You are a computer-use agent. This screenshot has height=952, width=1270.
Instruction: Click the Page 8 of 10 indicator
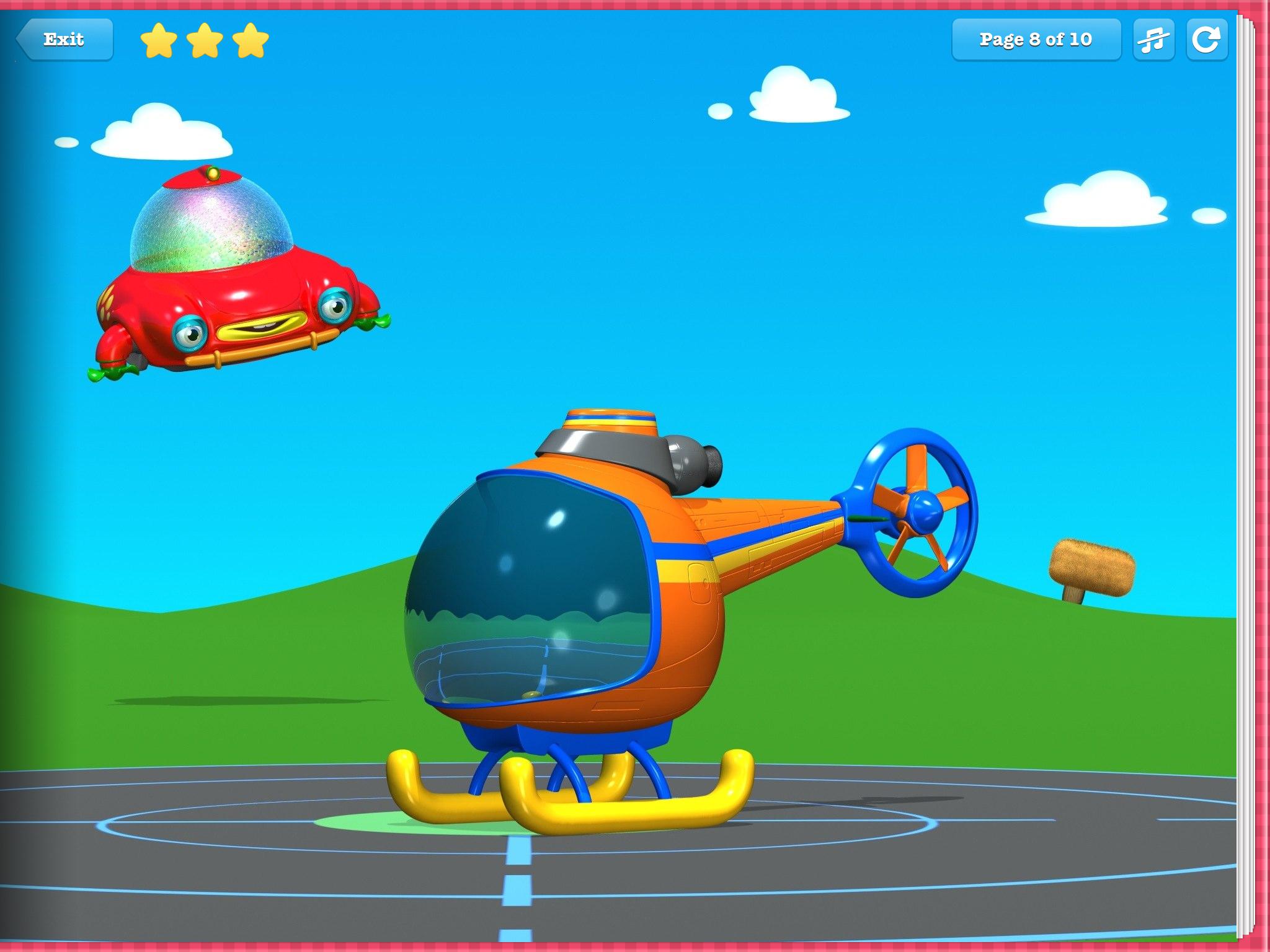pyautogui.click(x=1036, y=39)
